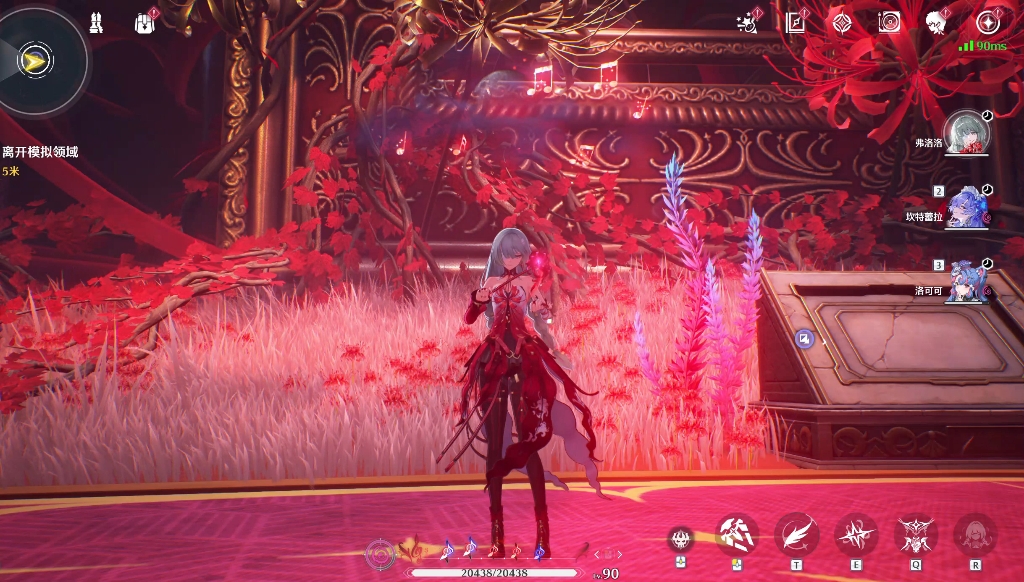Use the claw slash basic attack
Image resolution: width=1024 pixels, height=582 pixels.
[x=737, y=534]
